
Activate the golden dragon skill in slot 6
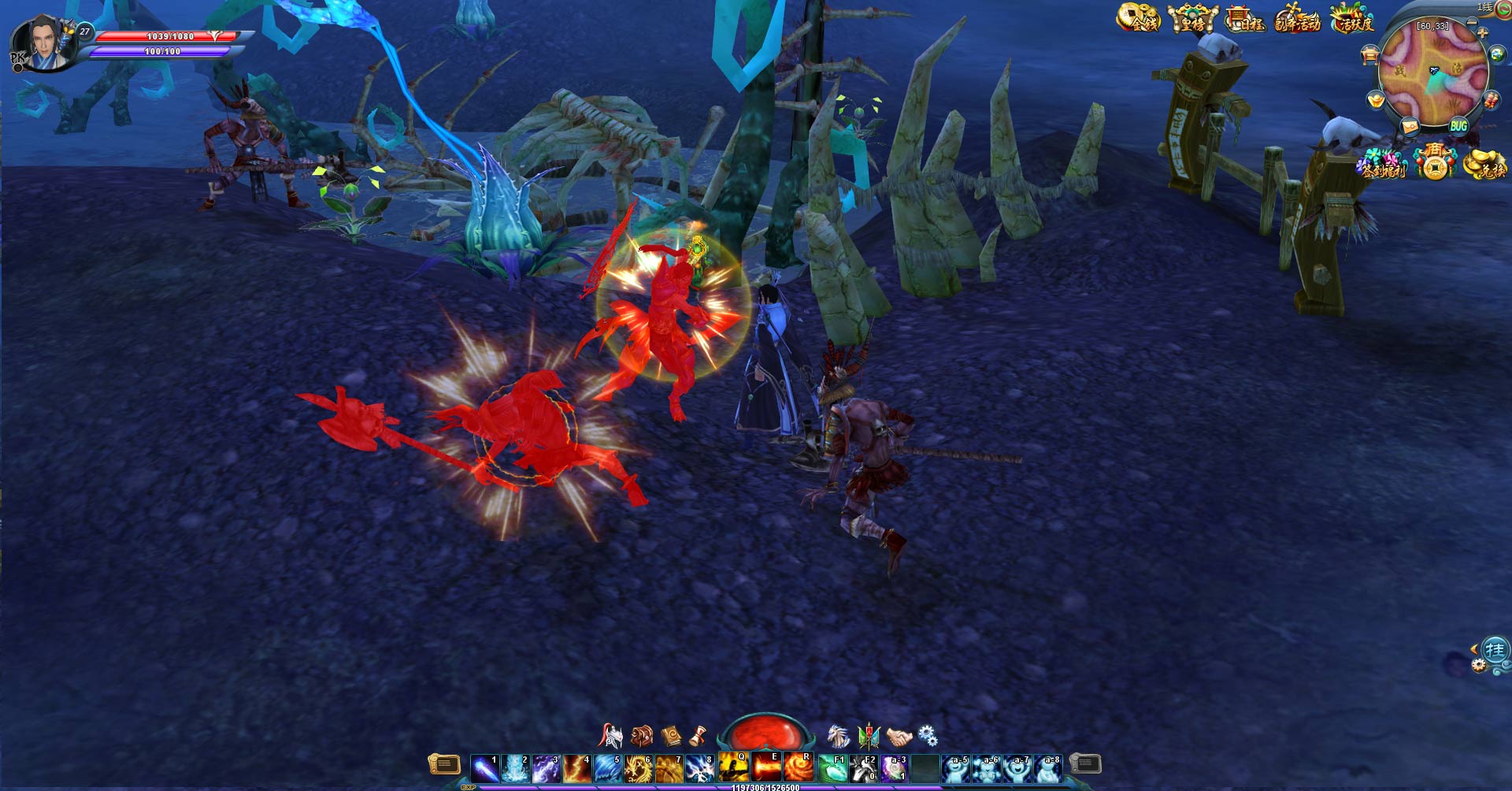pyautogui.click(x=637, y=767)
